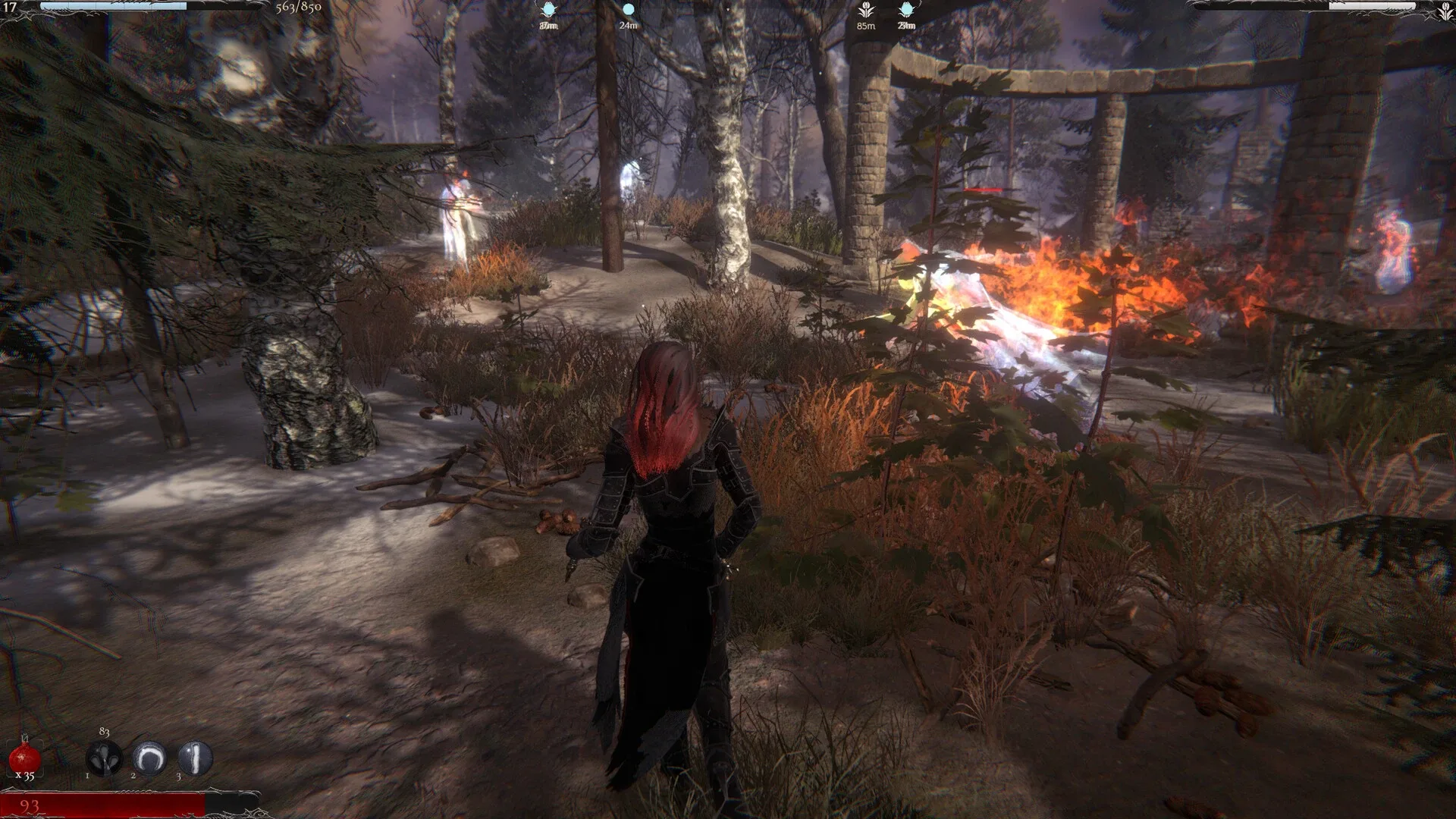This screenshot has height=819, width=1456.
Task: Activate the vertical slash ability in slot 3
Action: [195, 758]
